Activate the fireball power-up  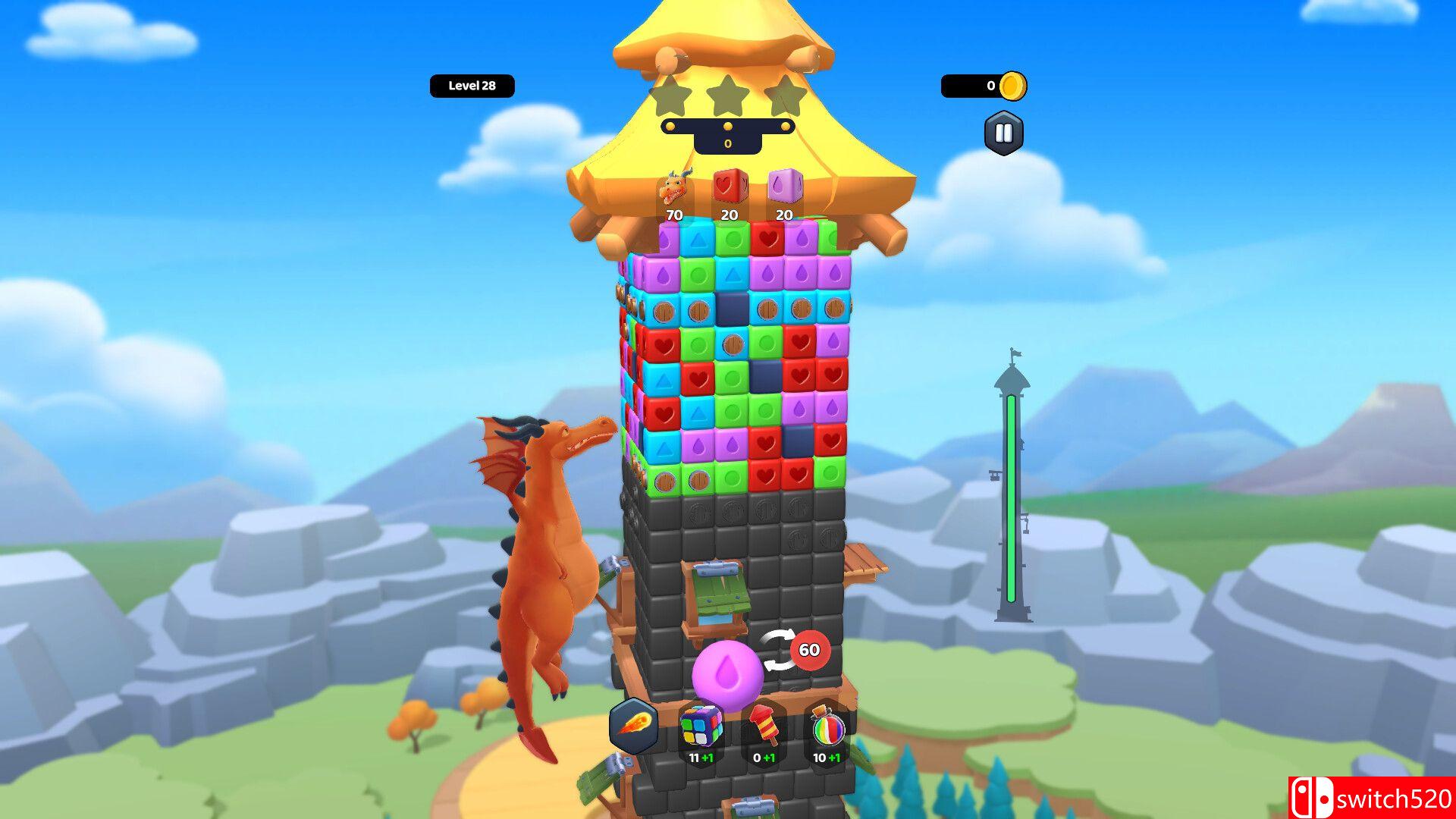(x=634, y=726)
